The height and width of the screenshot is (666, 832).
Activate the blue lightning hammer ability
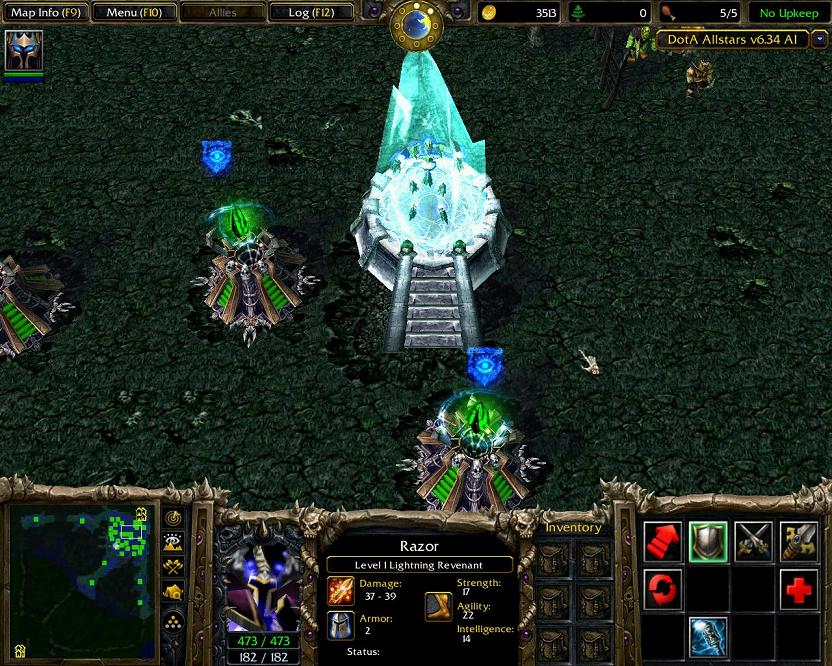(x=708, y=635)
